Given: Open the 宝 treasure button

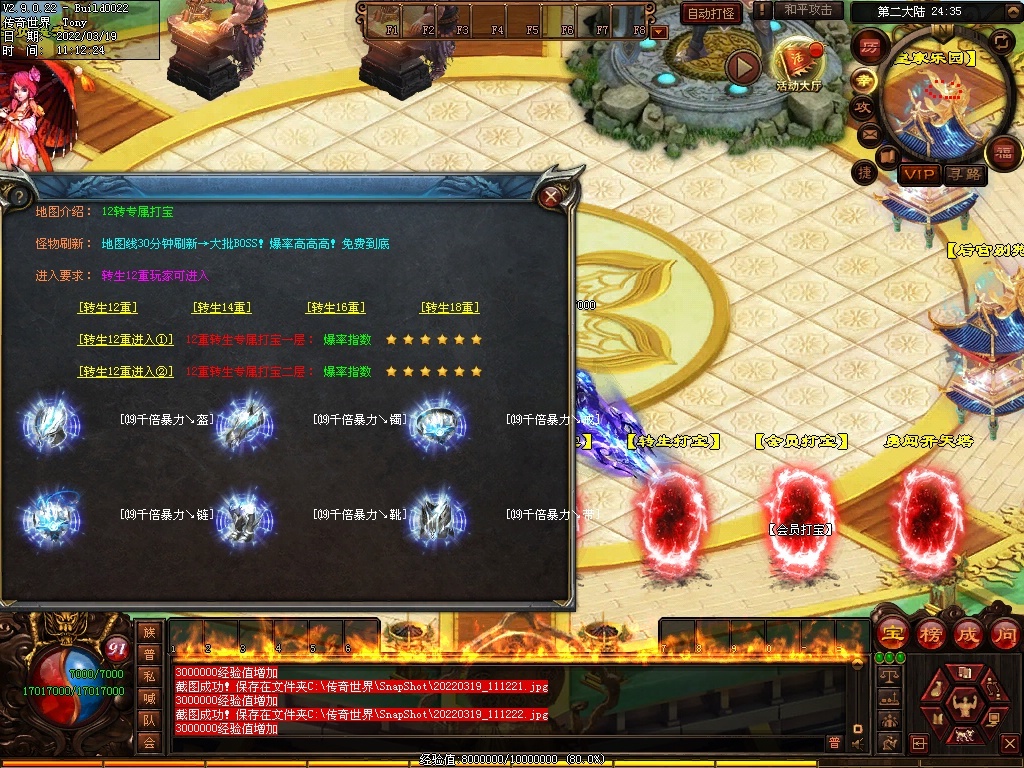Looking at the screenshot, I should click(892, 635).
